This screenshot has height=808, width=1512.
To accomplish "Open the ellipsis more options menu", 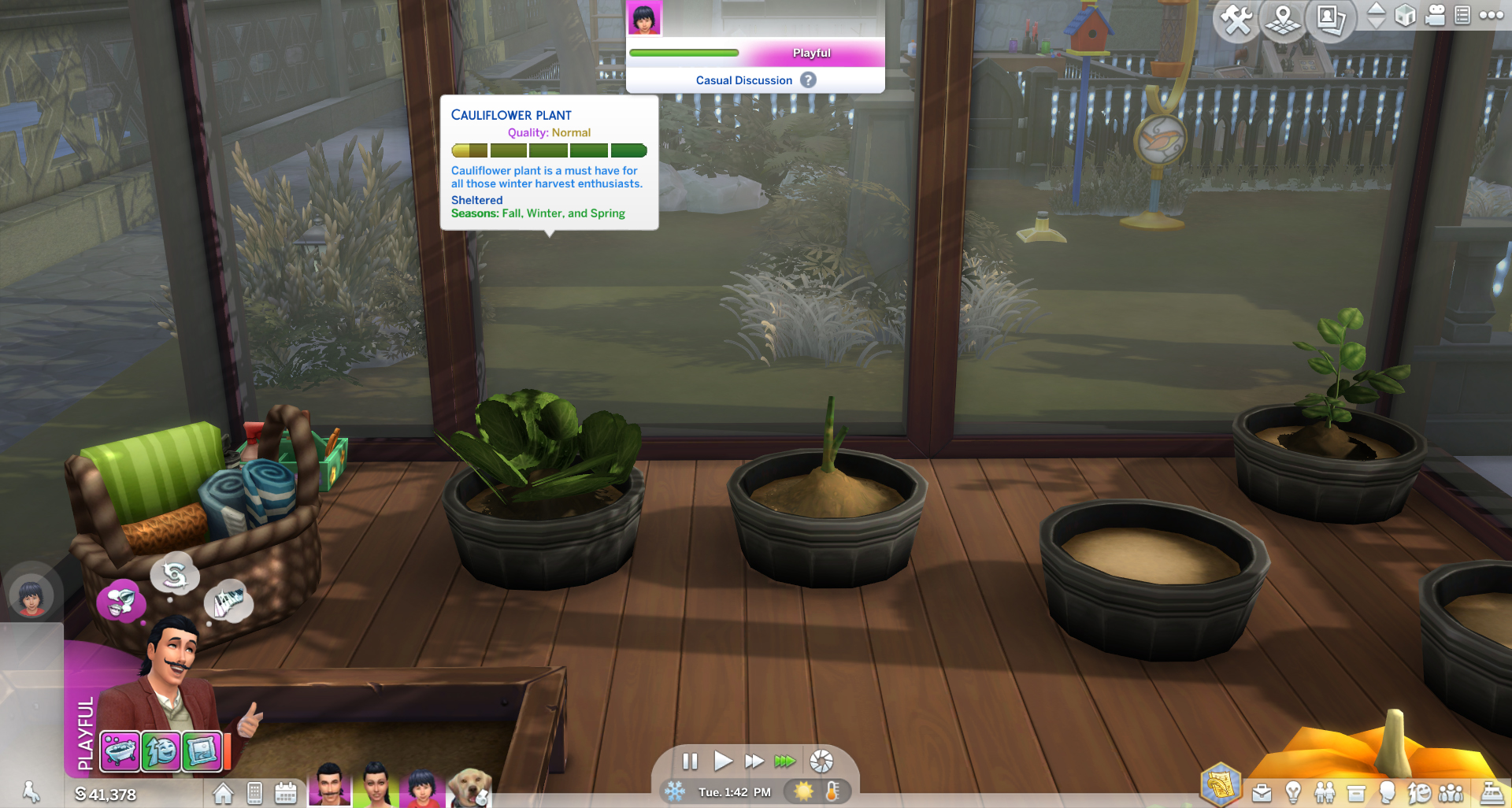I will 1492,16.
